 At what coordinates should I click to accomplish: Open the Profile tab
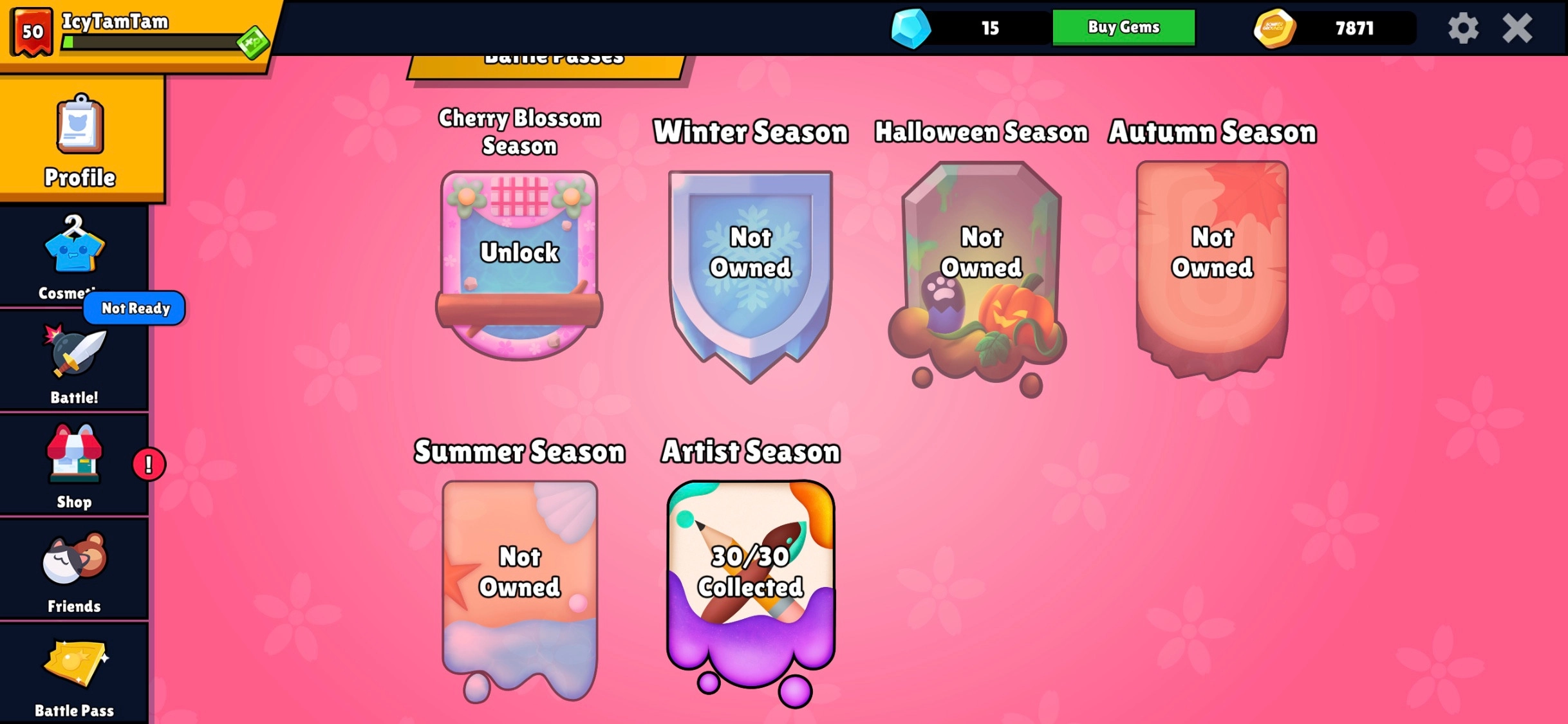pos(80,141)
